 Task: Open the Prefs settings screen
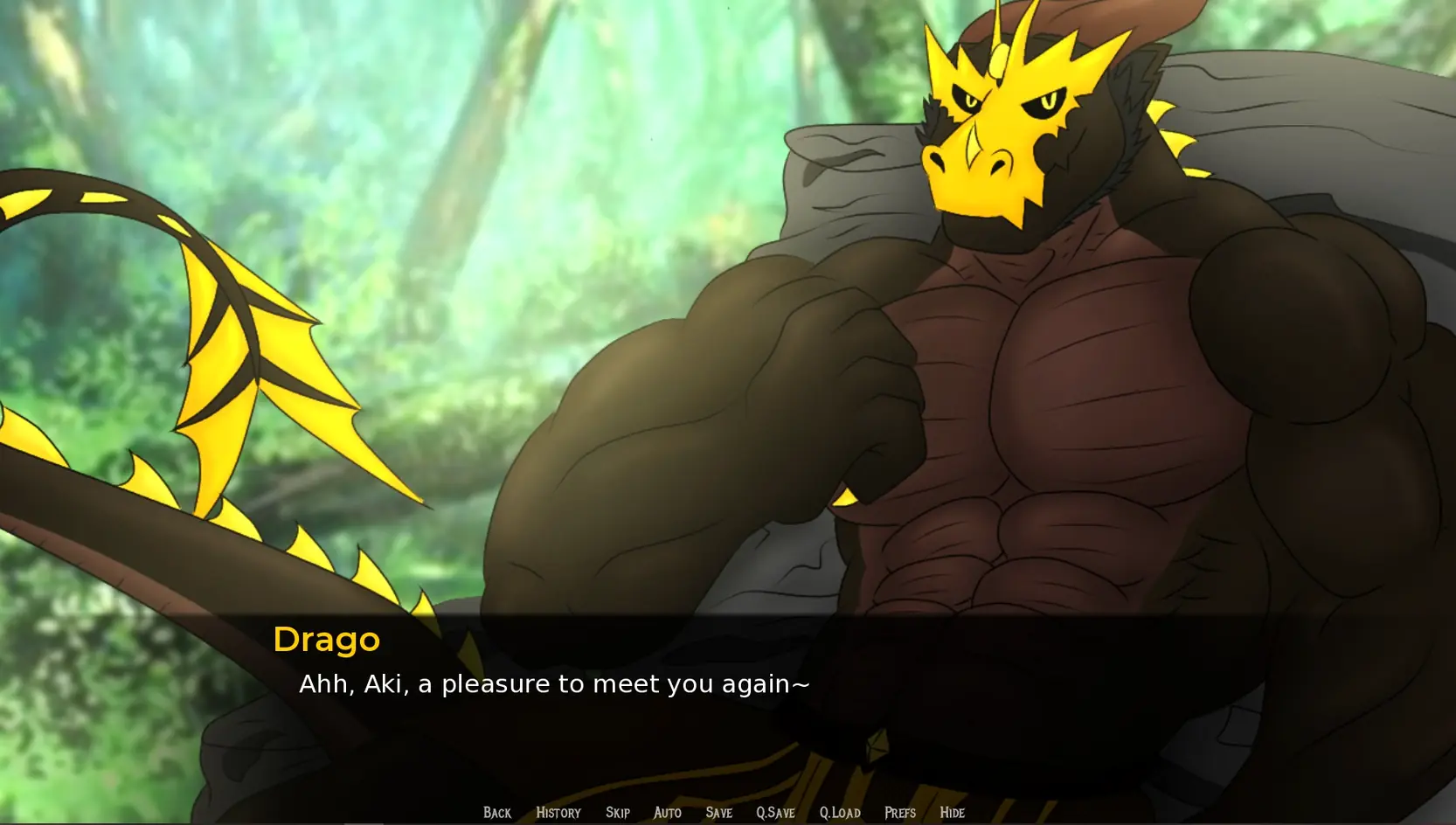pos(900,813)
